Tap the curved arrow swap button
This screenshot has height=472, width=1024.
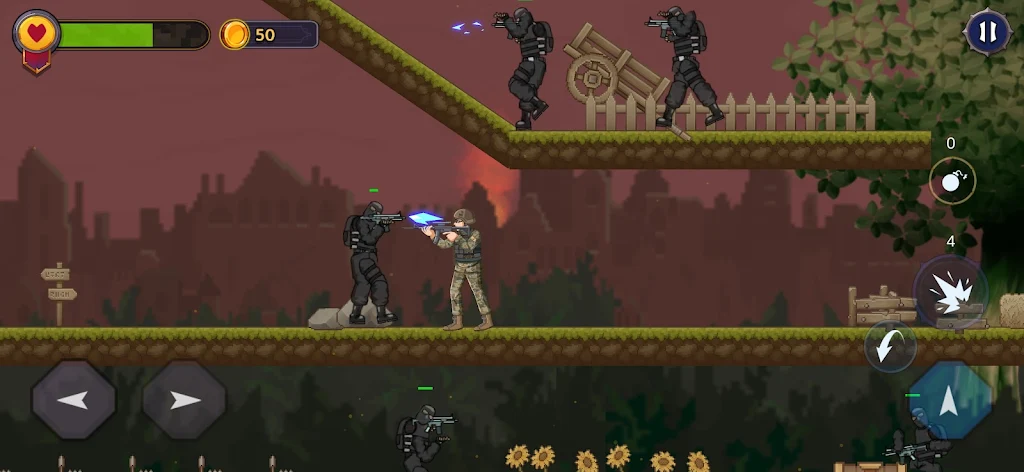click(x=889, y=346)
